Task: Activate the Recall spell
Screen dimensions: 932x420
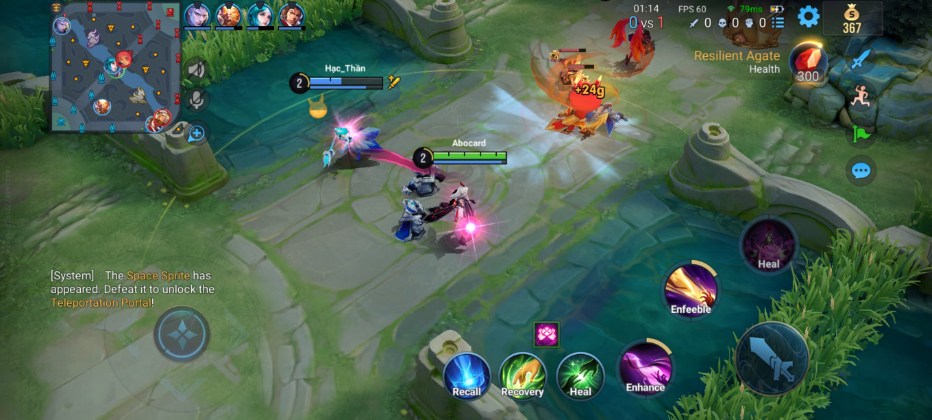Action: click(x=466, y=373)
